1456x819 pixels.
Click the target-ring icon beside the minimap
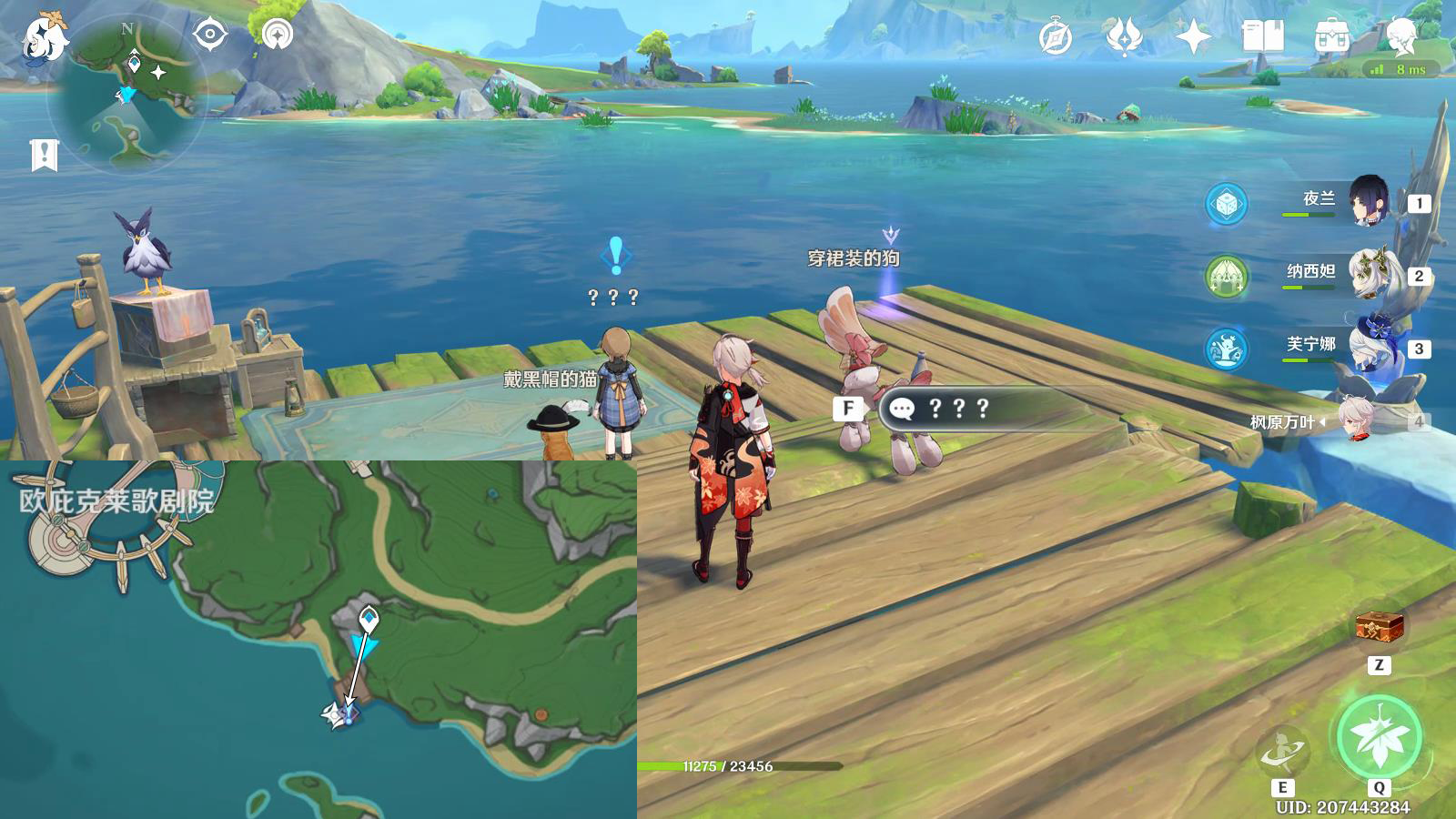pyautogui.click(x=210, y=35)
